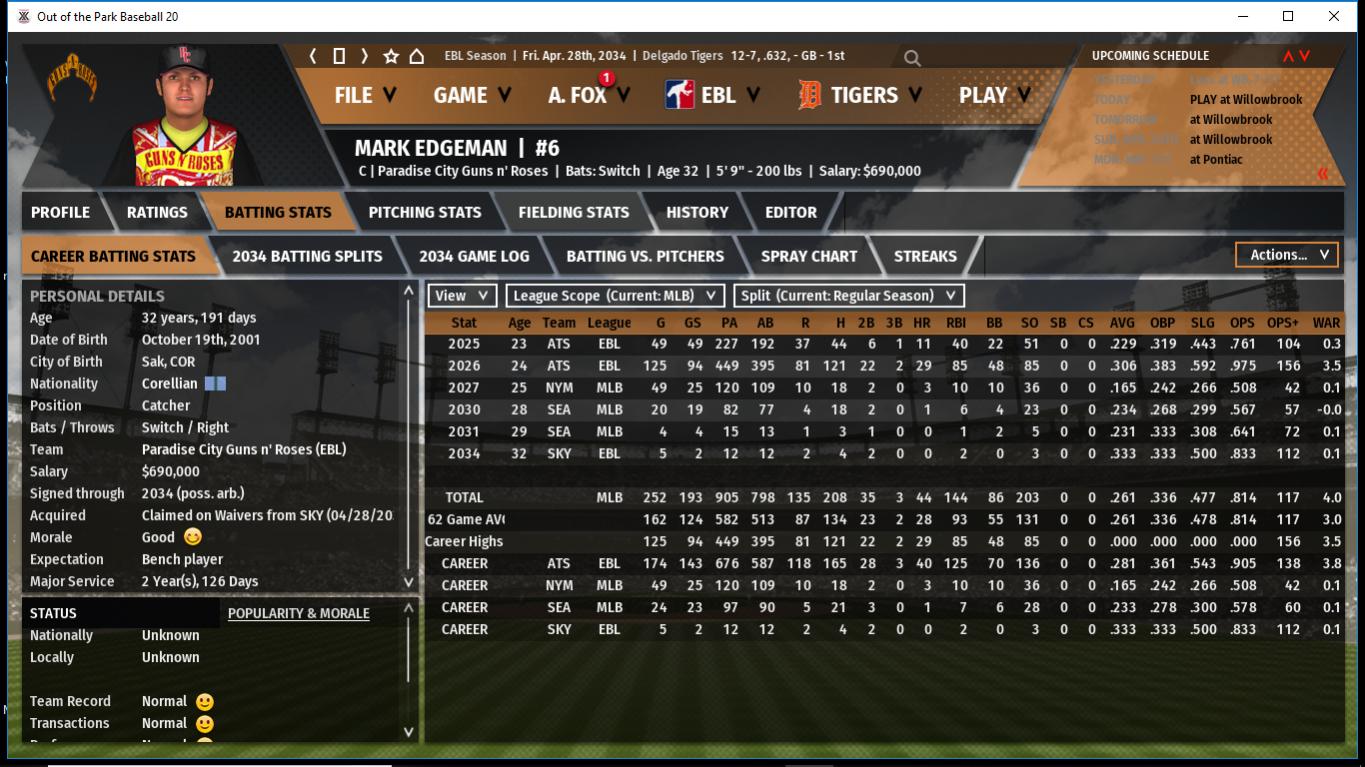Open the TIGERS team menu
Viewport: 1365px width, 767px height.
[x=863, y=95]
